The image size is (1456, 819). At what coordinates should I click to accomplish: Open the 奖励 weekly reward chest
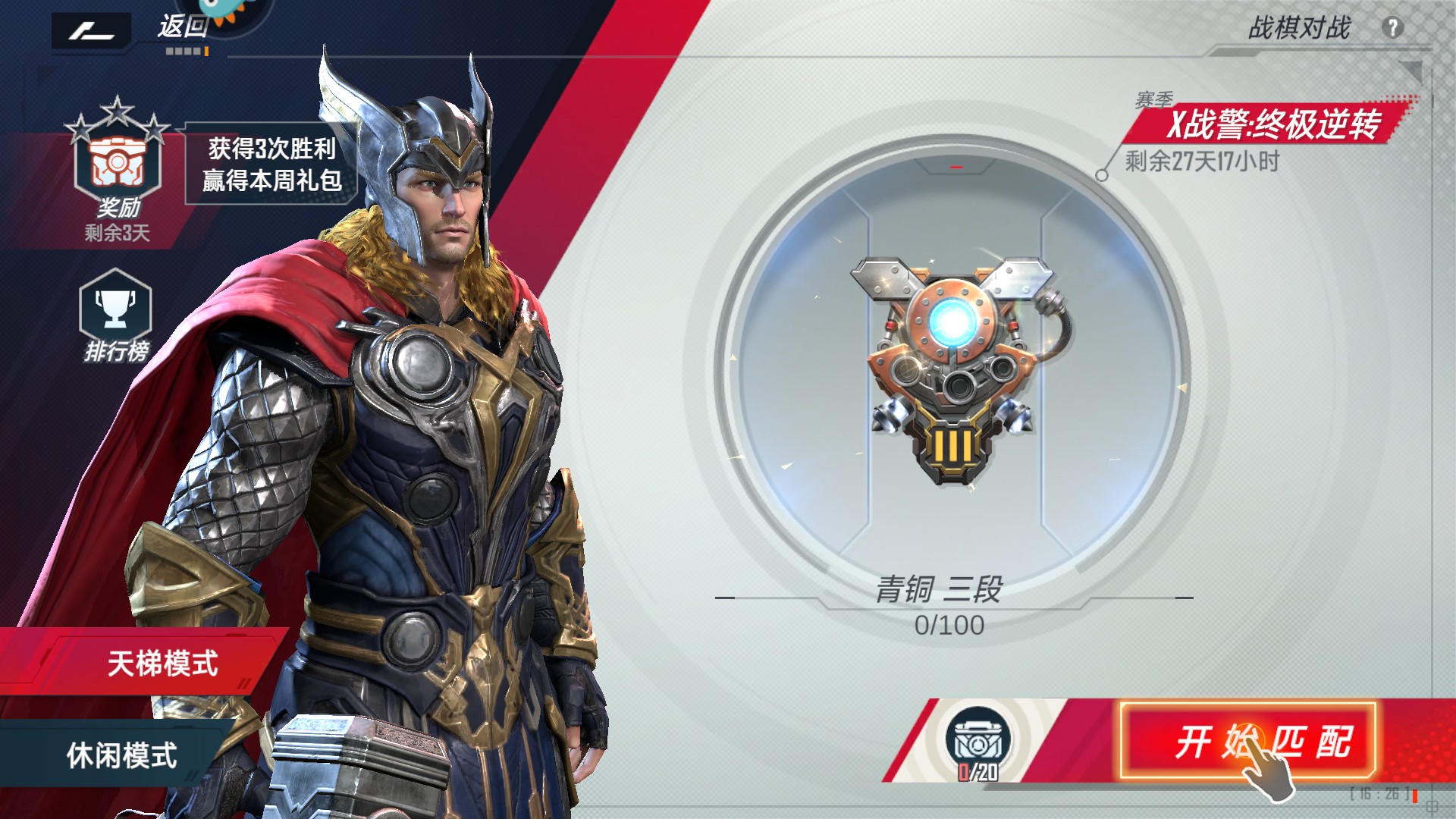(117, 165)
